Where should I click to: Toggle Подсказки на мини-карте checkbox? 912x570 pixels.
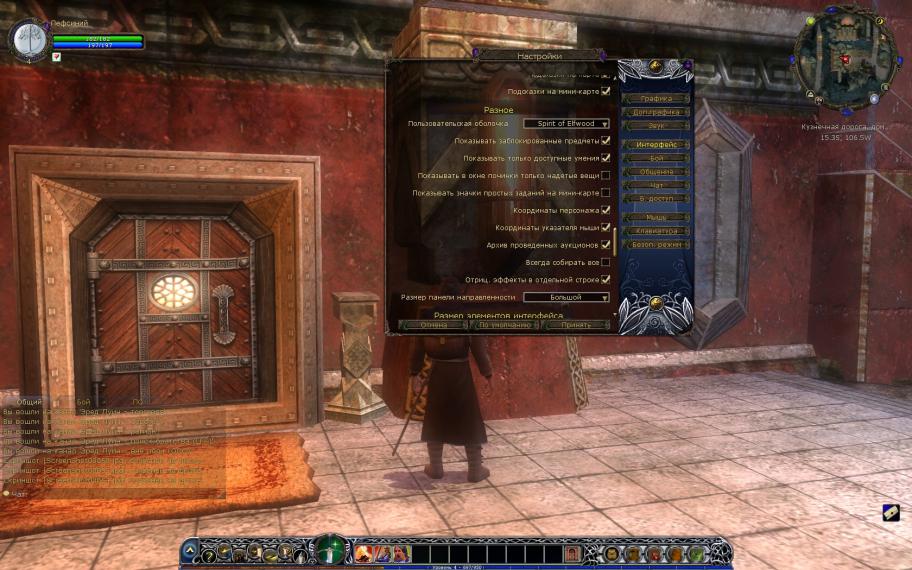[606, 91]
